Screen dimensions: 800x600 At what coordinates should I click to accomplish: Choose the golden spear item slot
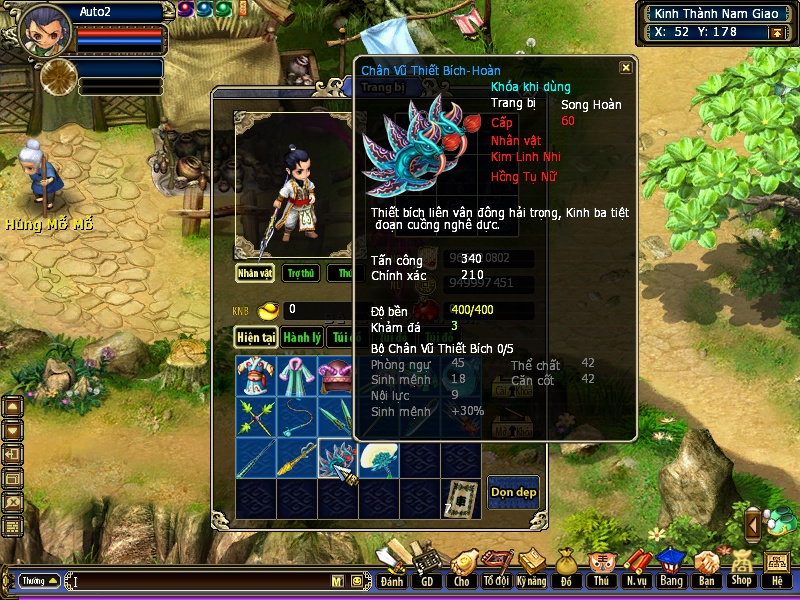[296, 459]
